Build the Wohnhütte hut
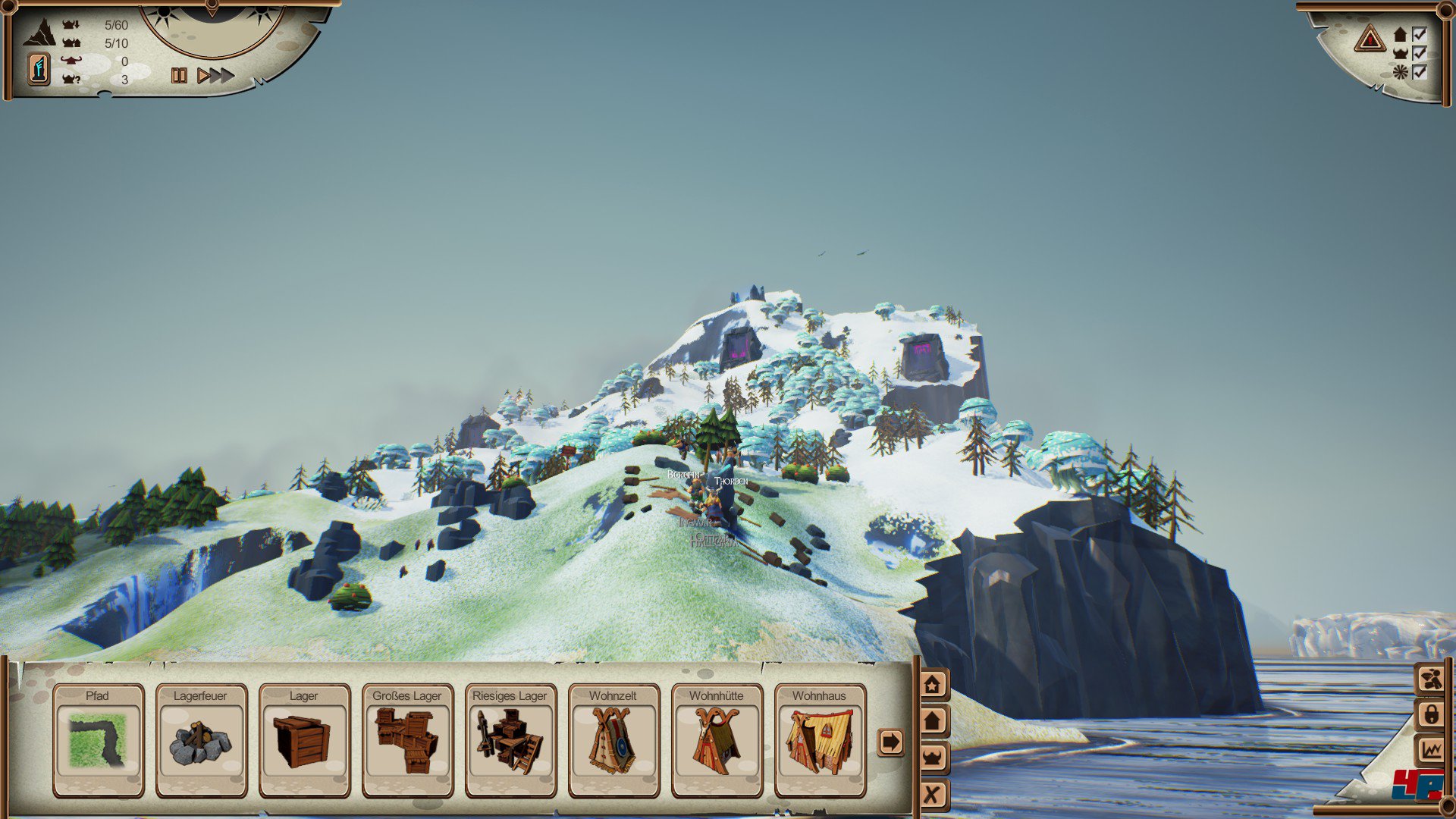 [x=717, y=740]
